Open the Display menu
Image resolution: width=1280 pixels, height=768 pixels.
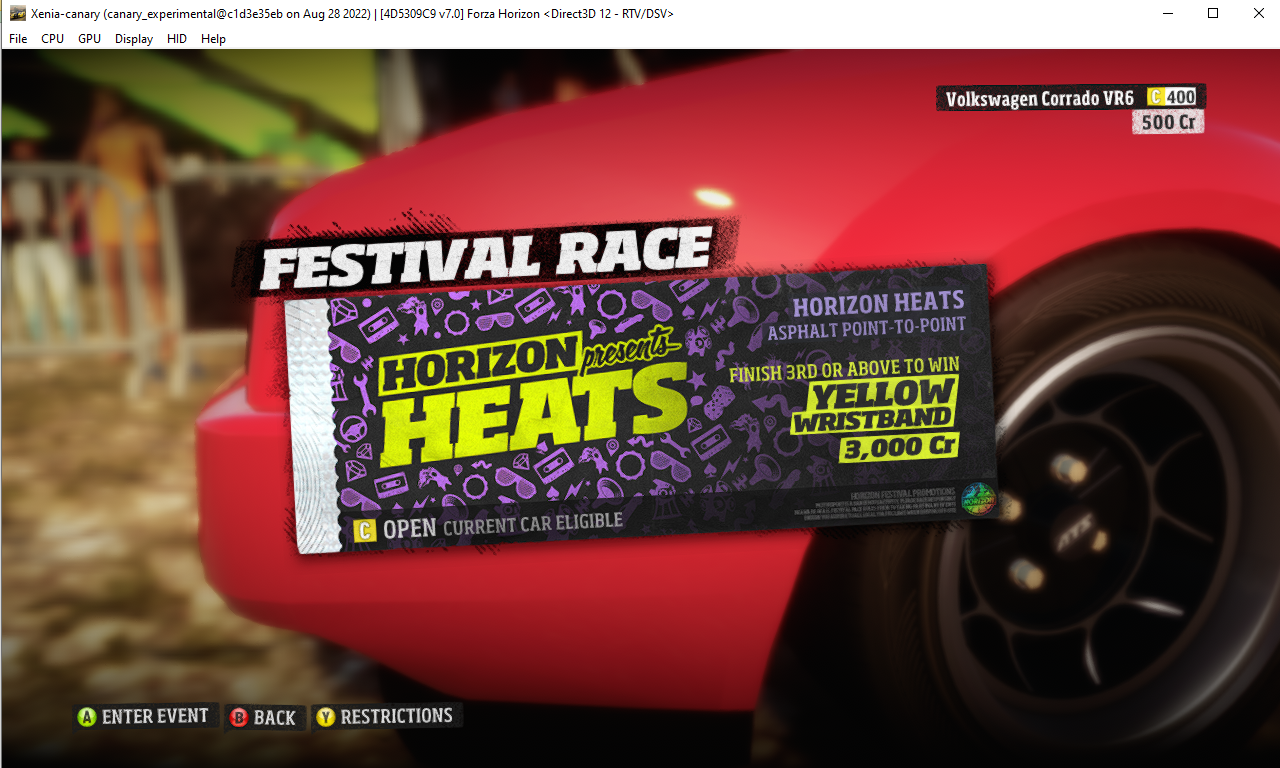pos(133,39)
